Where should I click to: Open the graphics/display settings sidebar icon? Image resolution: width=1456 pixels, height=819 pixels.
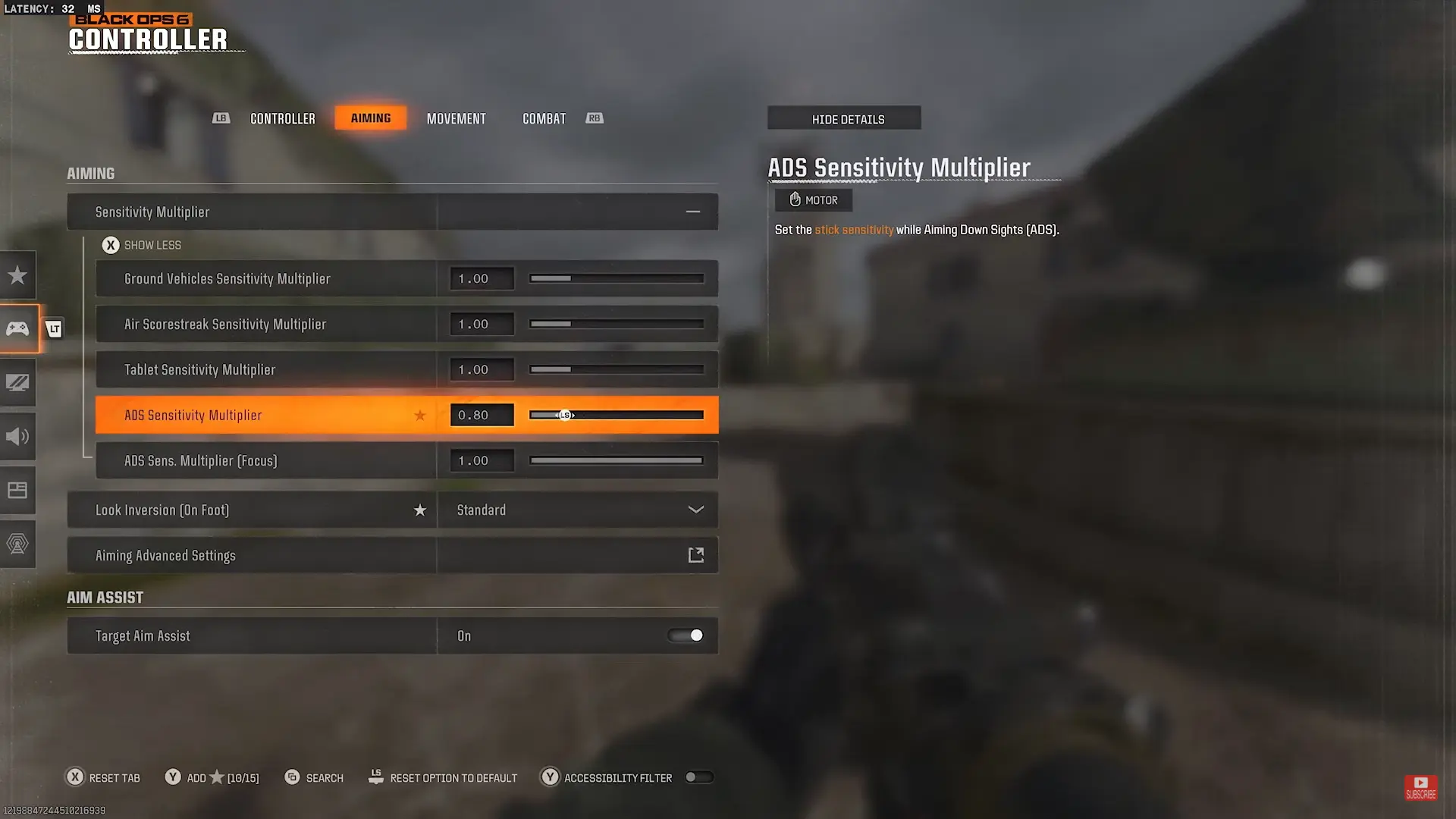pyautogui.click(x=17, y=382)
